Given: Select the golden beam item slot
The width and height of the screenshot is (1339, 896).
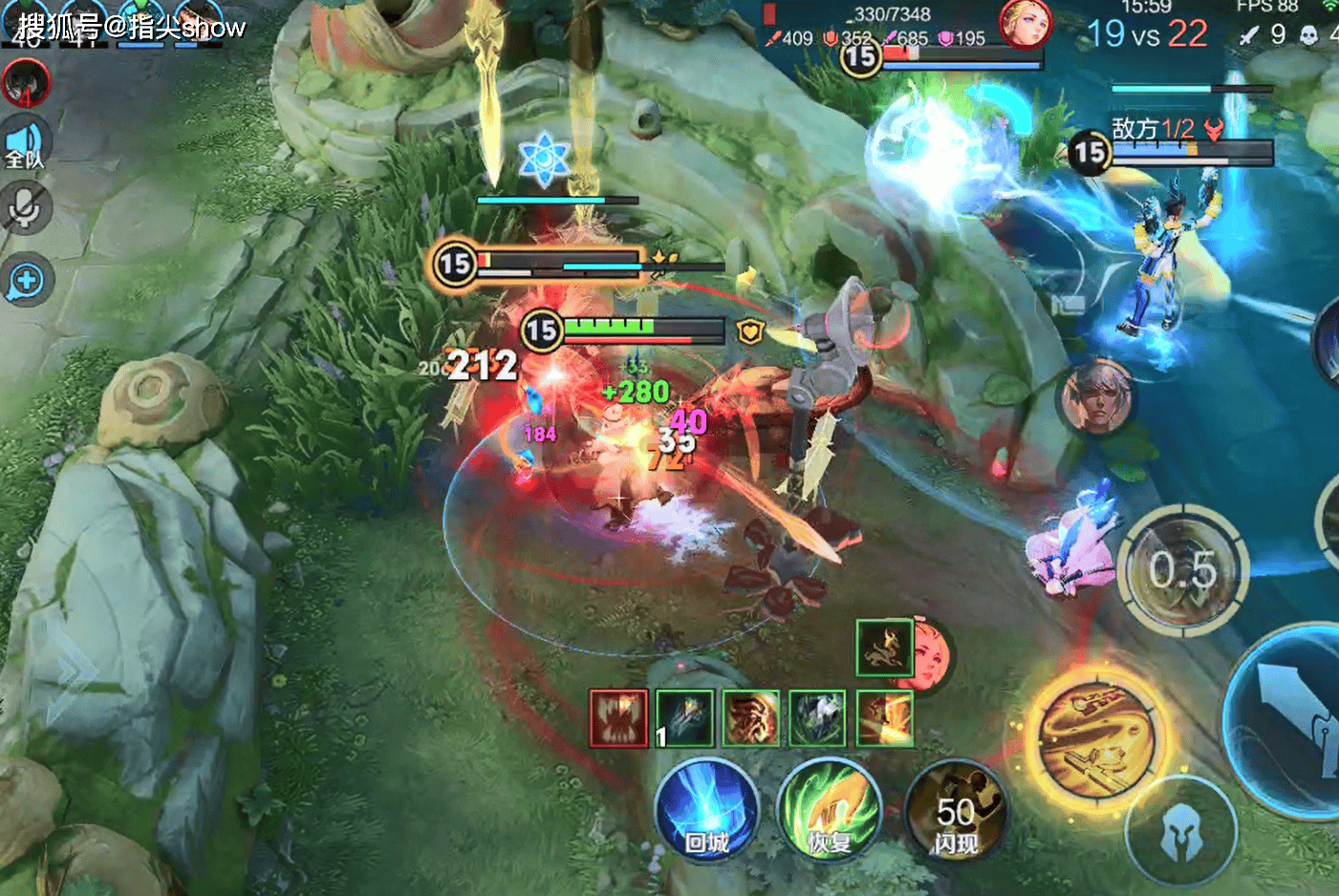Looking at the screenshot, I should [884, 718].
